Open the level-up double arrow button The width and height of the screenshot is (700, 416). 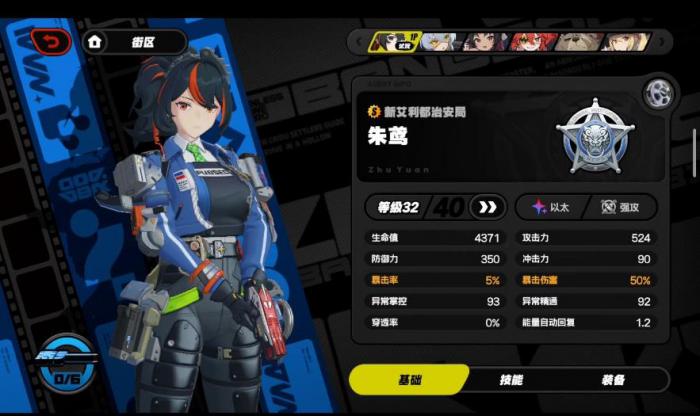coord(487,207)
